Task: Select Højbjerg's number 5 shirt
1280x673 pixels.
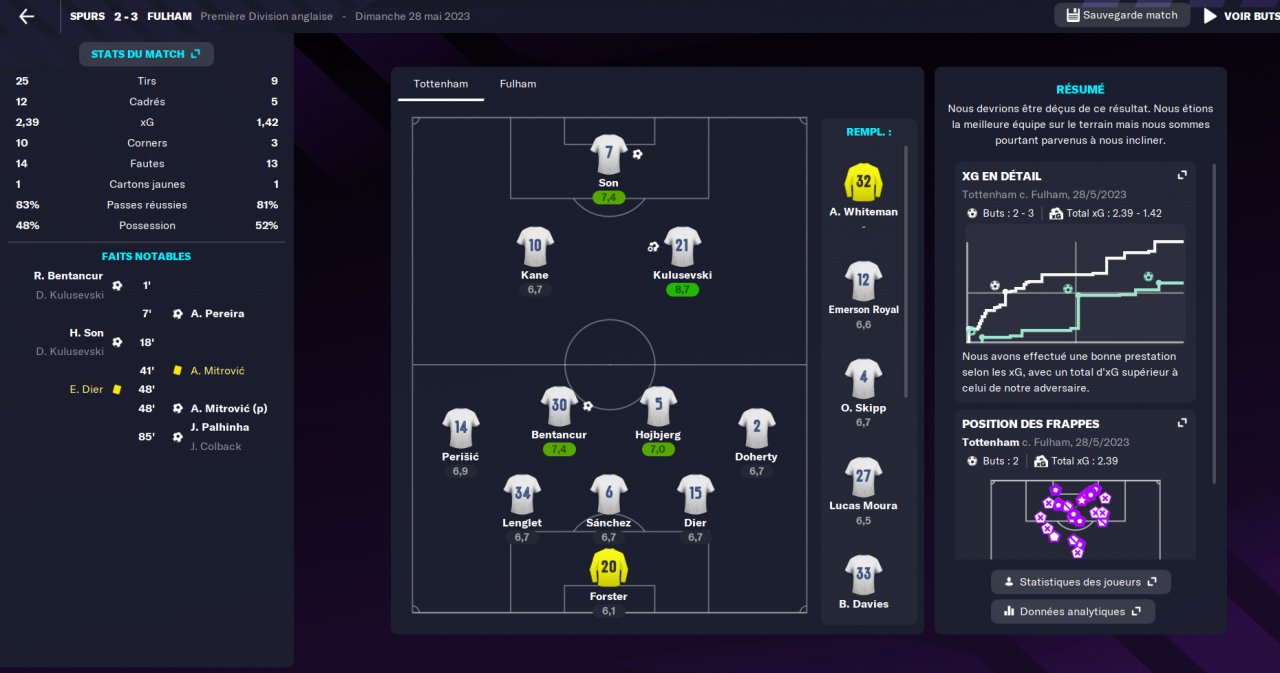Action: point(659,406)
